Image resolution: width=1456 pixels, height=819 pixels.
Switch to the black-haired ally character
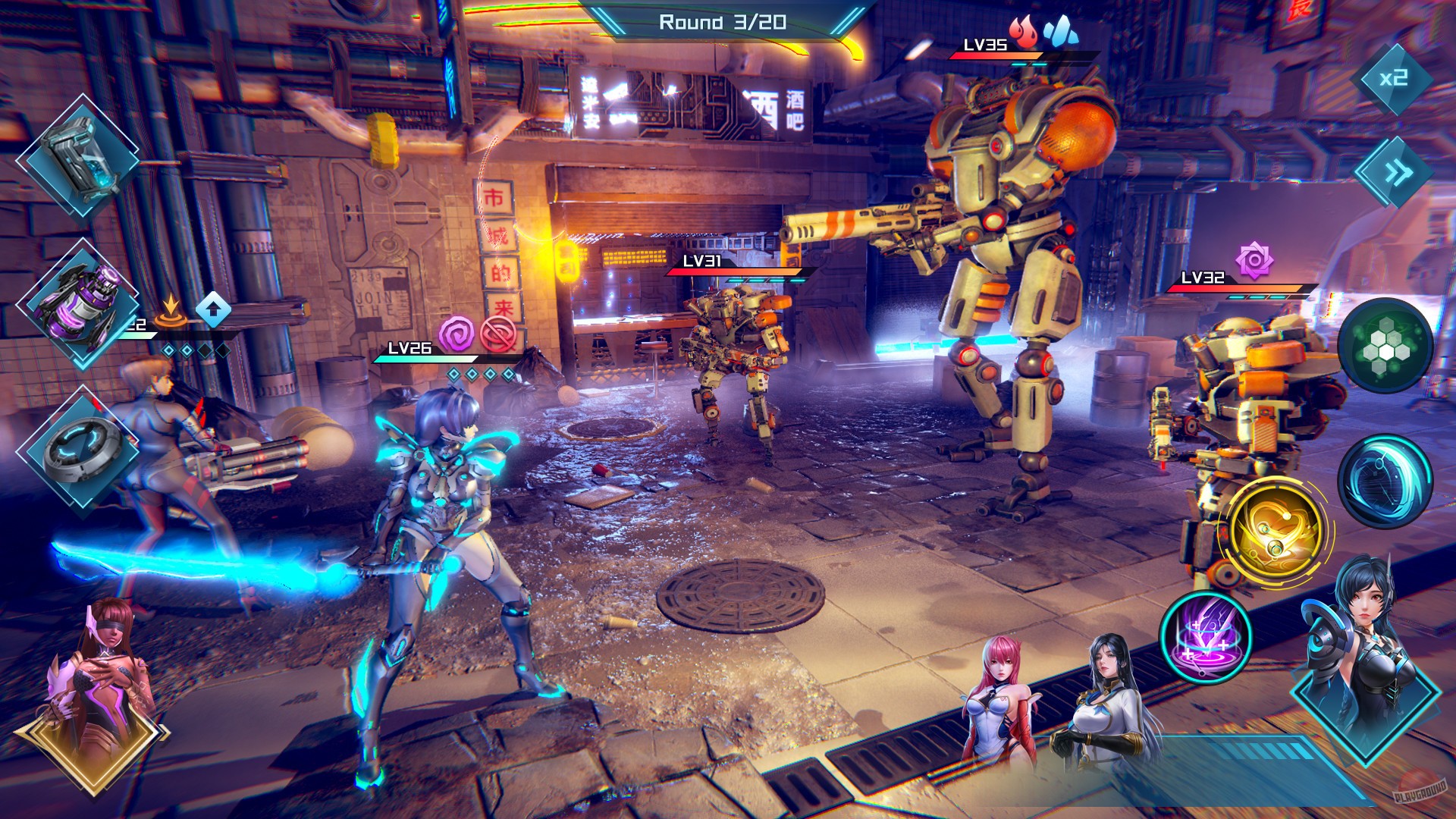pyautogui.click(x=1107, y=698)
